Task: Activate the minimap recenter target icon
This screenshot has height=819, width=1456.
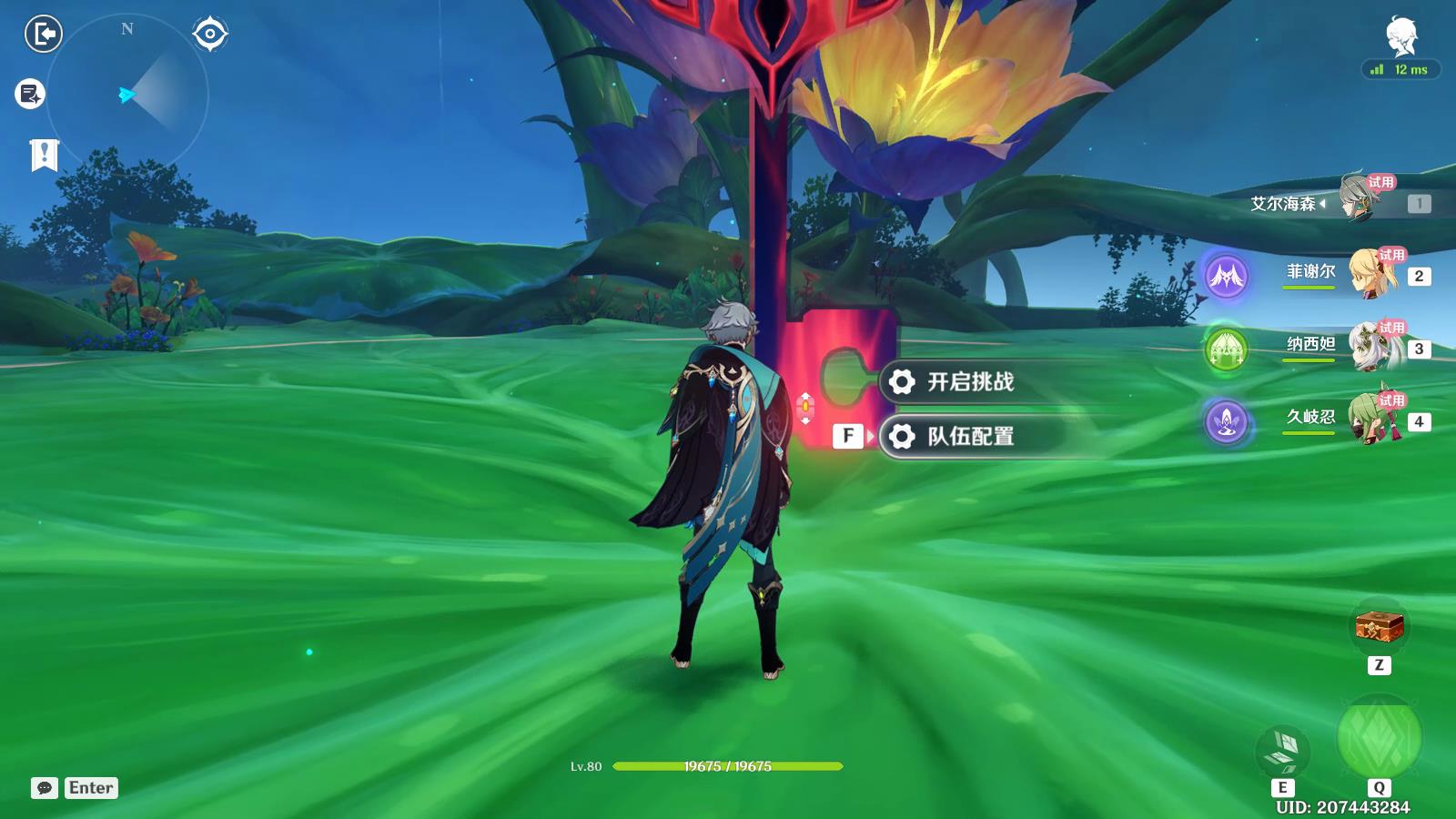Action: click(210, 35)
